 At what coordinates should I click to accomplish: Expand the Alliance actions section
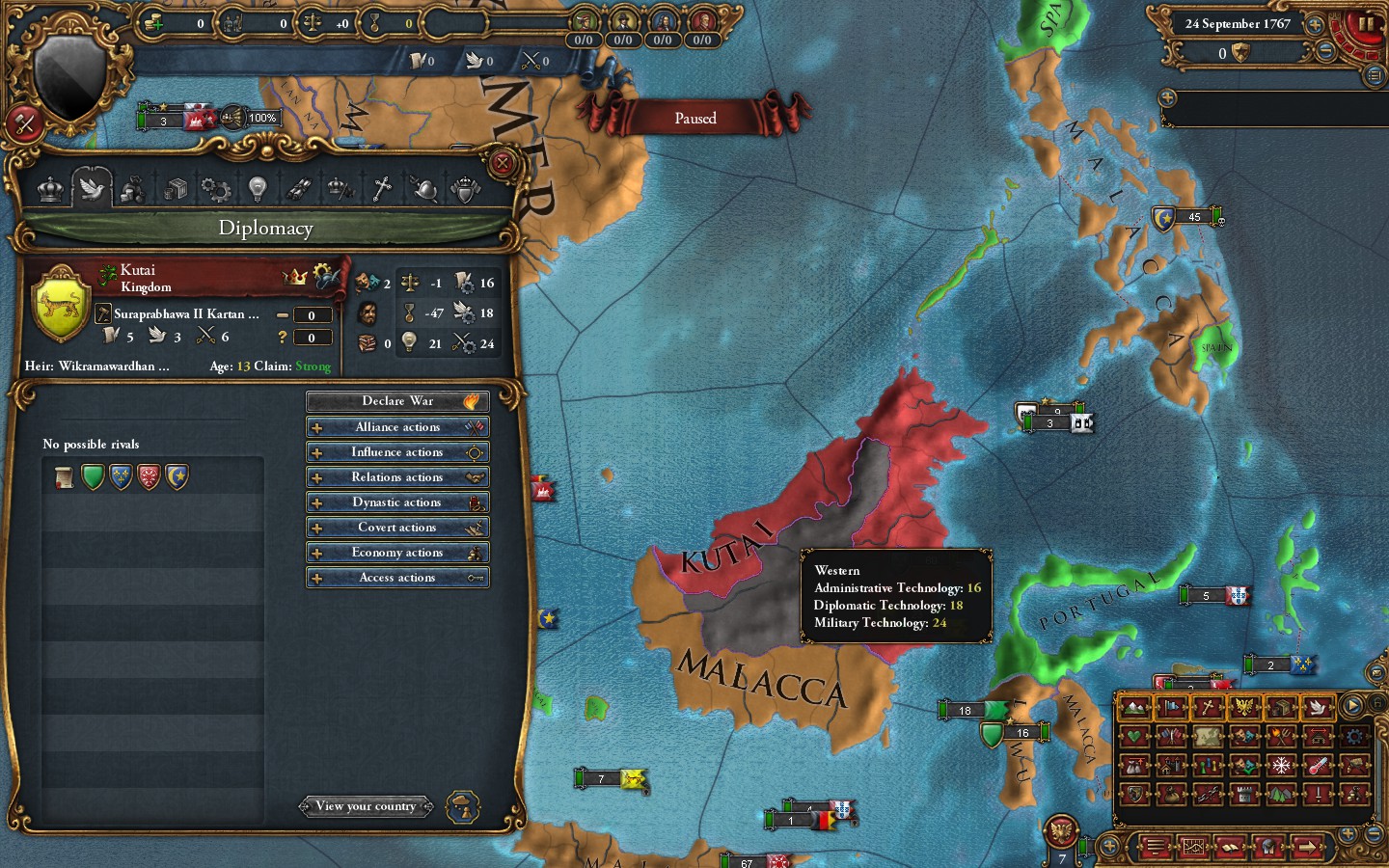[x=397, y=426]
